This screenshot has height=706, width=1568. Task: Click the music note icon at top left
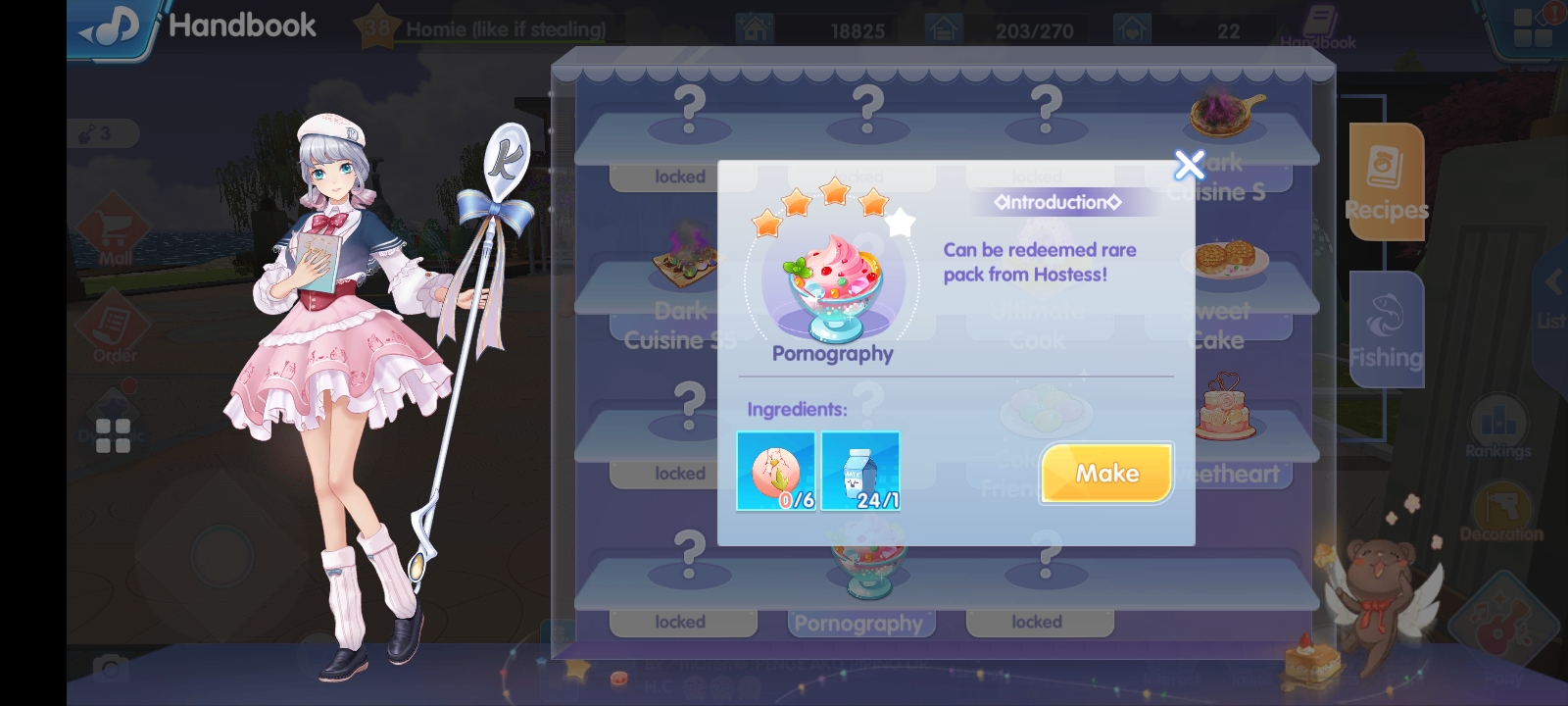[111, 25]
